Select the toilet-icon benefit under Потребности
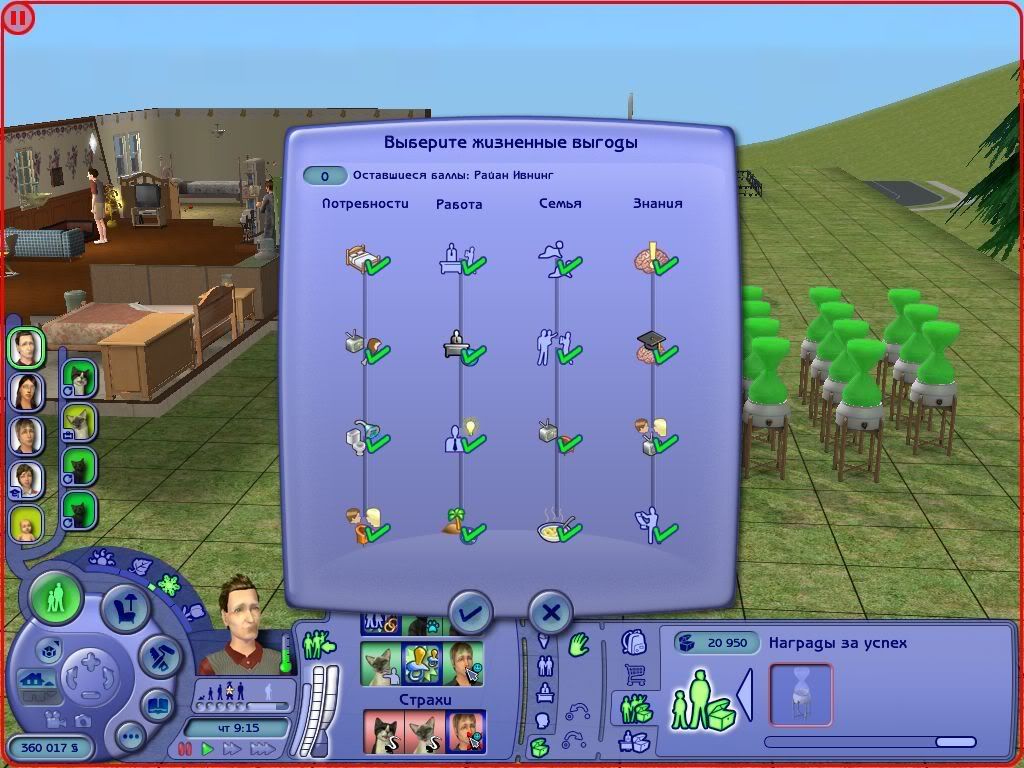The width and height of the screenshot is (1024, 768). (364, 437)
